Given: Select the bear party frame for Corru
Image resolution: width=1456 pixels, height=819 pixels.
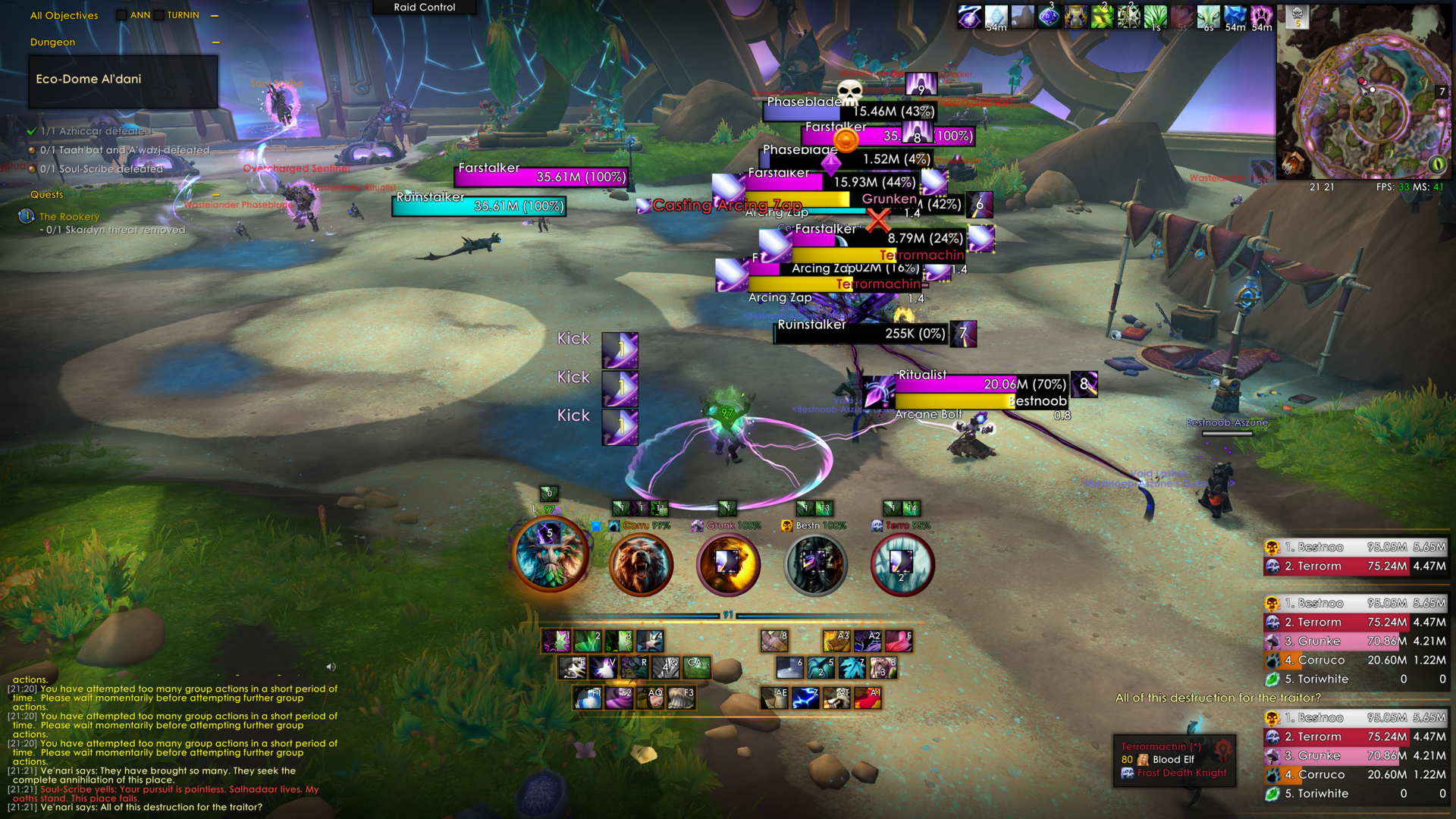Looking at the screenshot, I should point(641,565).
